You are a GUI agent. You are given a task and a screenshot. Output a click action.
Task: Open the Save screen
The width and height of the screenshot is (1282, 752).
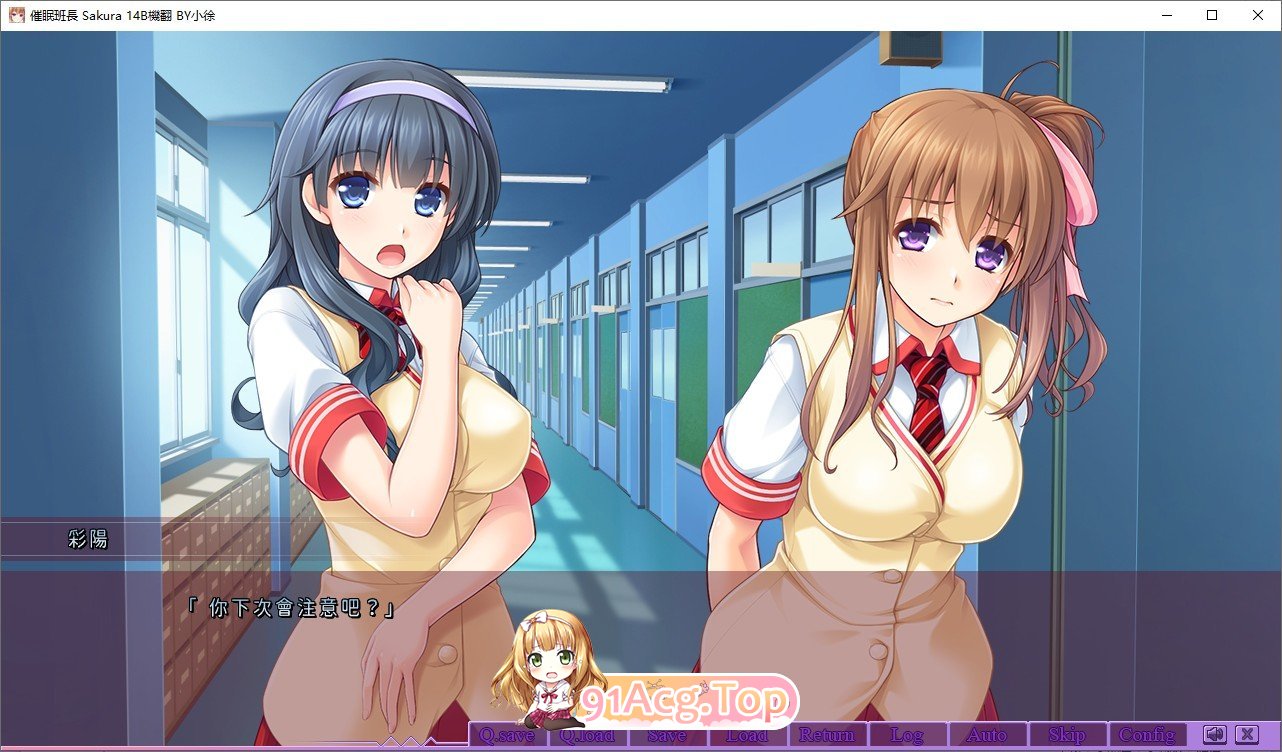tap(667, 733)
